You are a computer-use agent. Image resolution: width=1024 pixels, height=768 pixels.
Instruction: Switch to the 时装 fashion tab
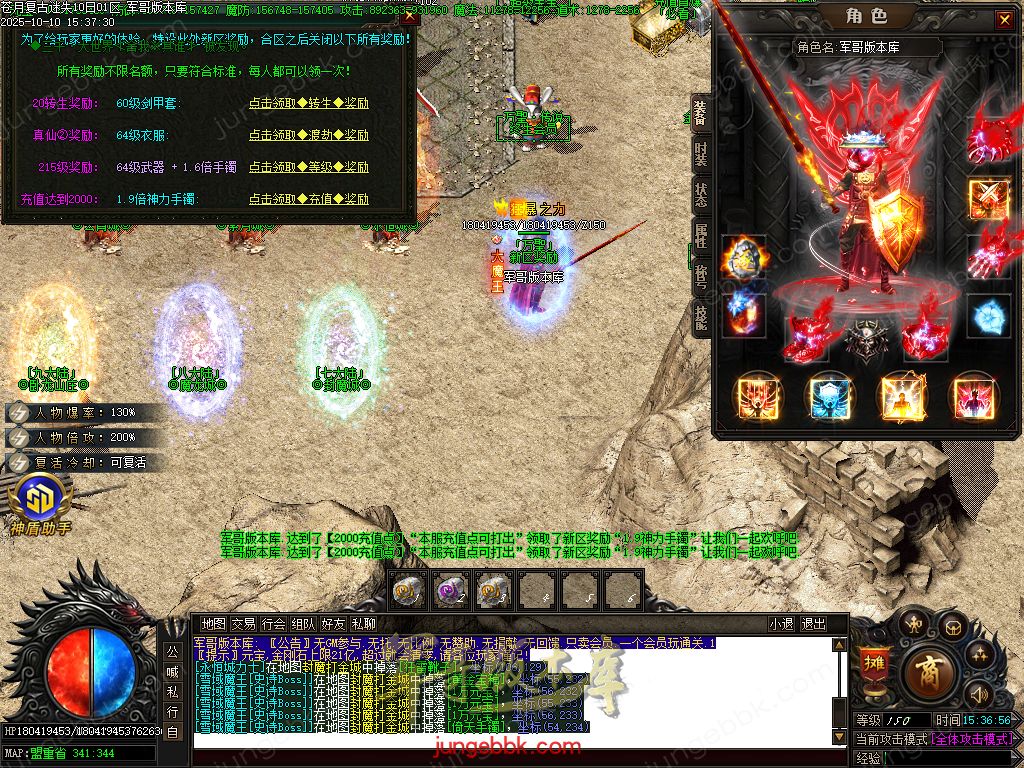coord(701,153)
